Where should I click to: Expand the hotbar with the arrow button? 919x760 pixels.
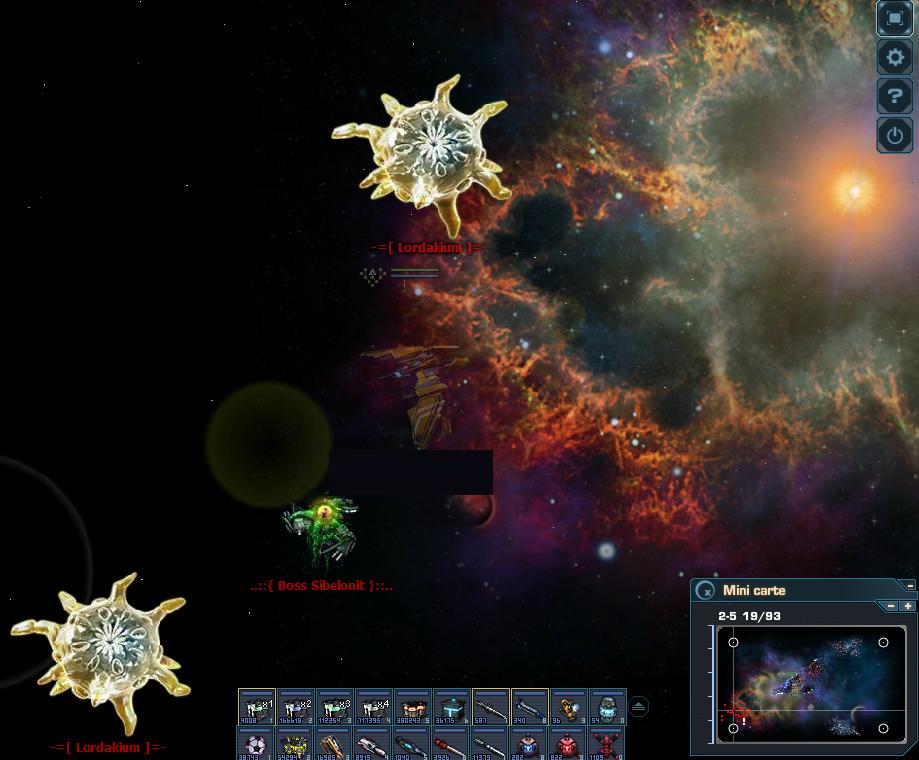(639, 706)
